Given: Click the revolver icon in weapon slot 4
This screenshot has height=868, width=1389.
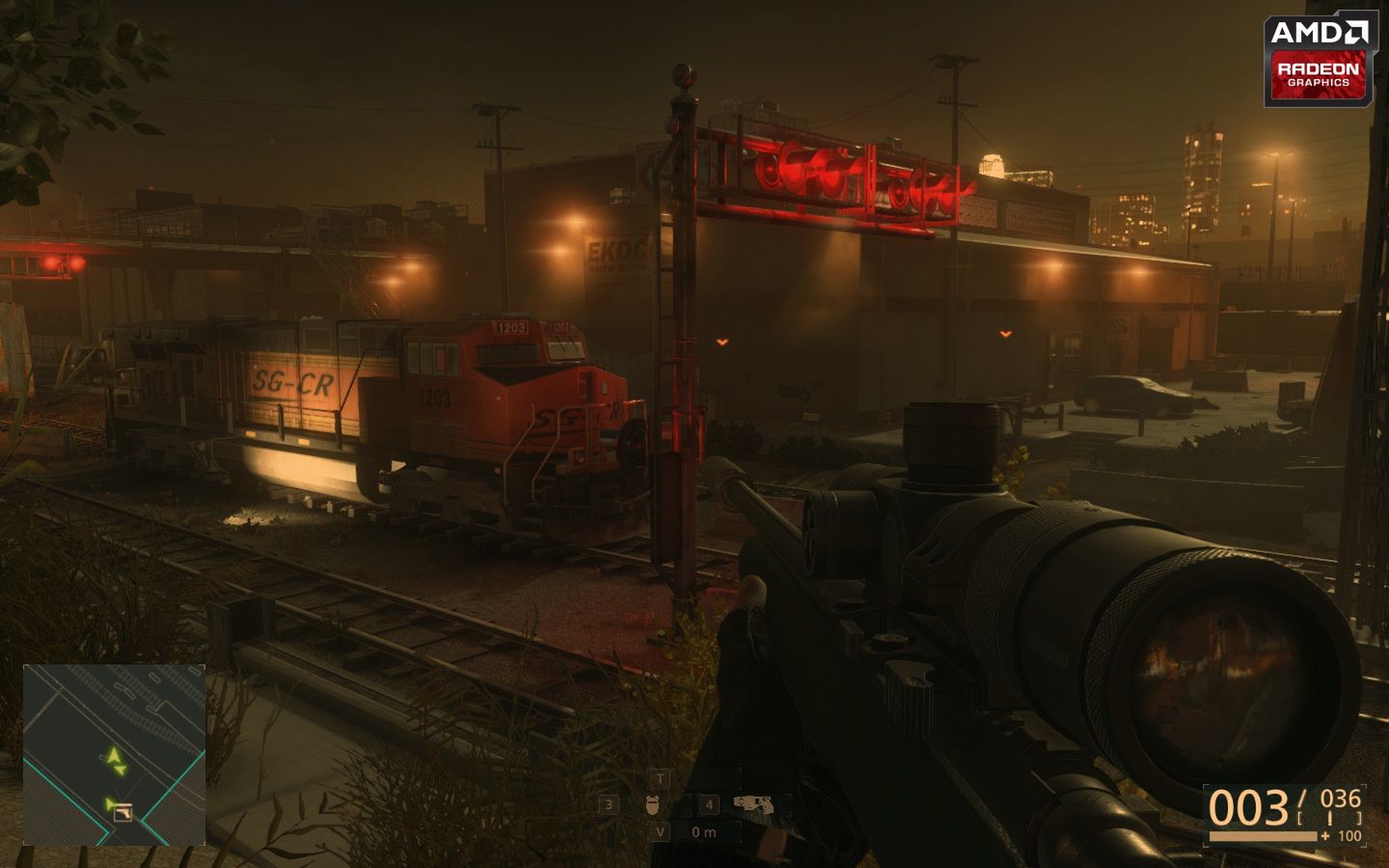Looking at the screenshot, I should 754,805.
